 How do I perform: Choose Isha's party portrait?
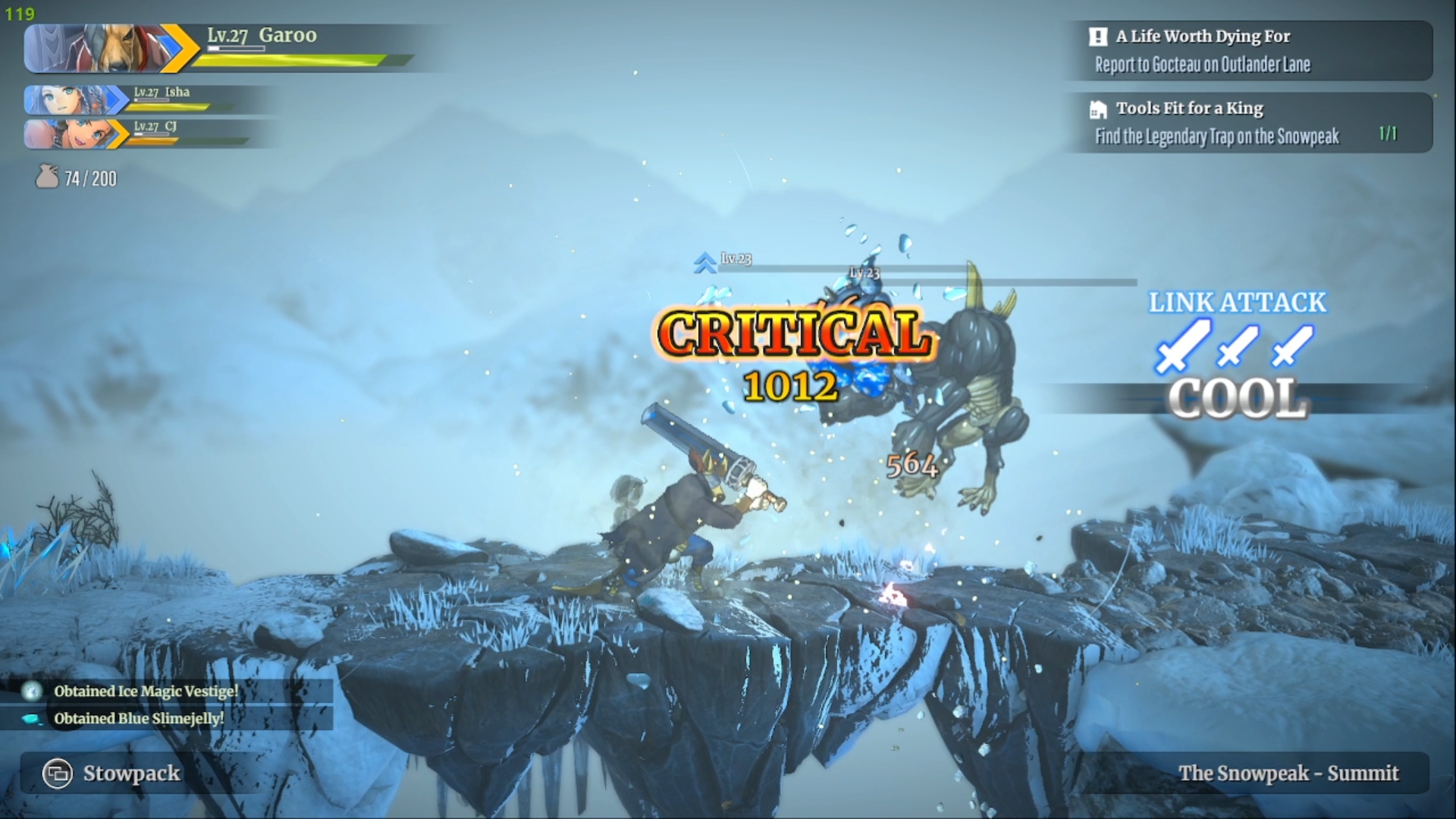pyautogui.click(x=68, y=100)
